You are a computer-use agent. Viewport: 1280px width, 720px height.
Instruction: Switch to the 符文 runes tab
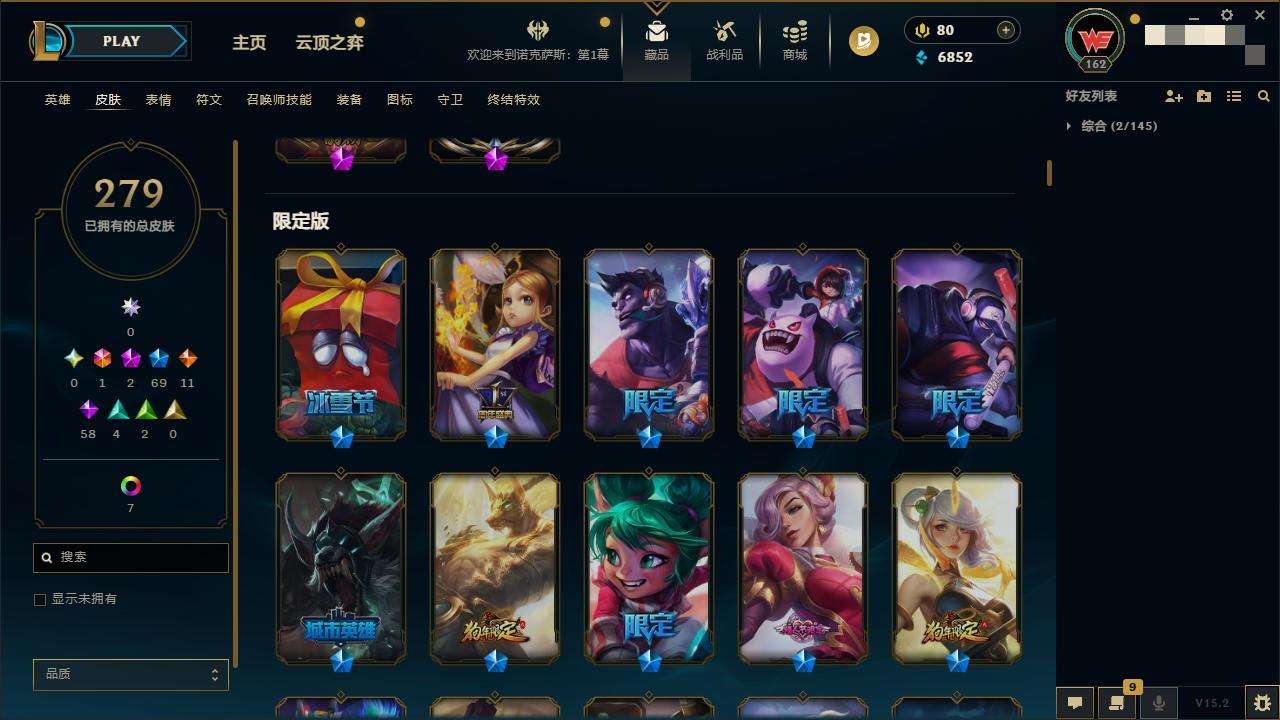click(208, 100)
